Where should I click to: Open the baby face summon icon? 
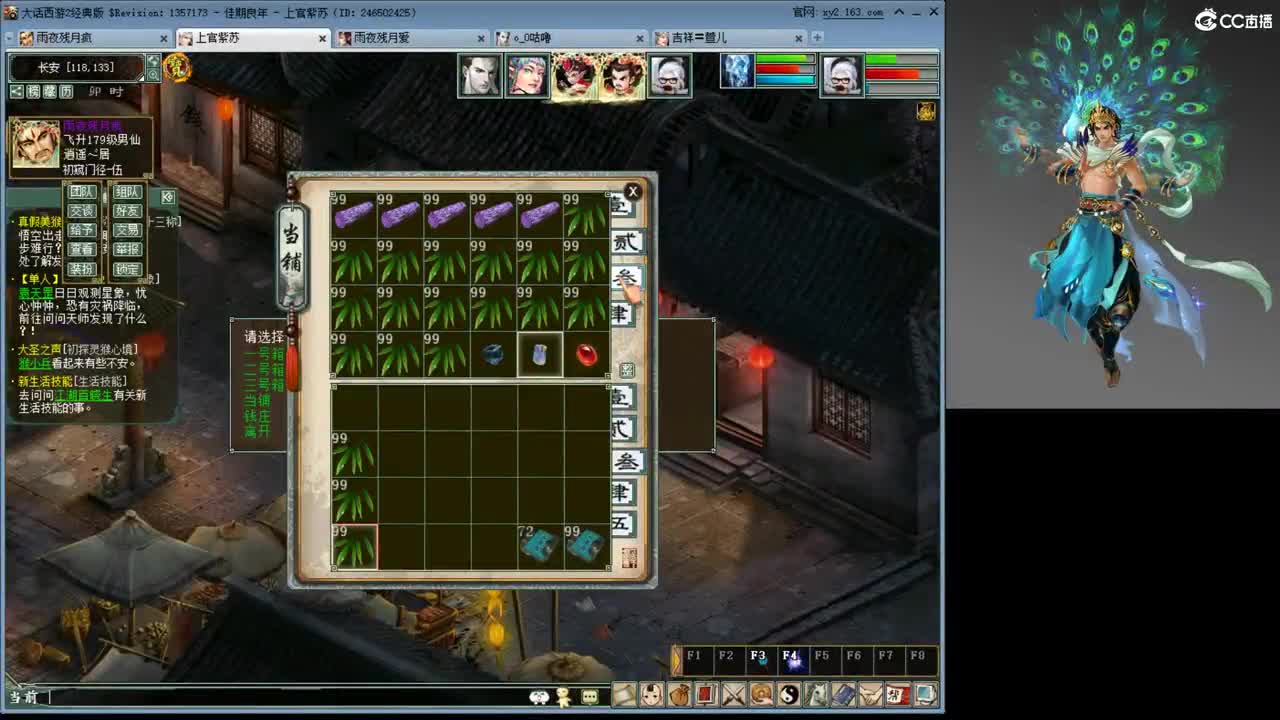tap(649, 697)
